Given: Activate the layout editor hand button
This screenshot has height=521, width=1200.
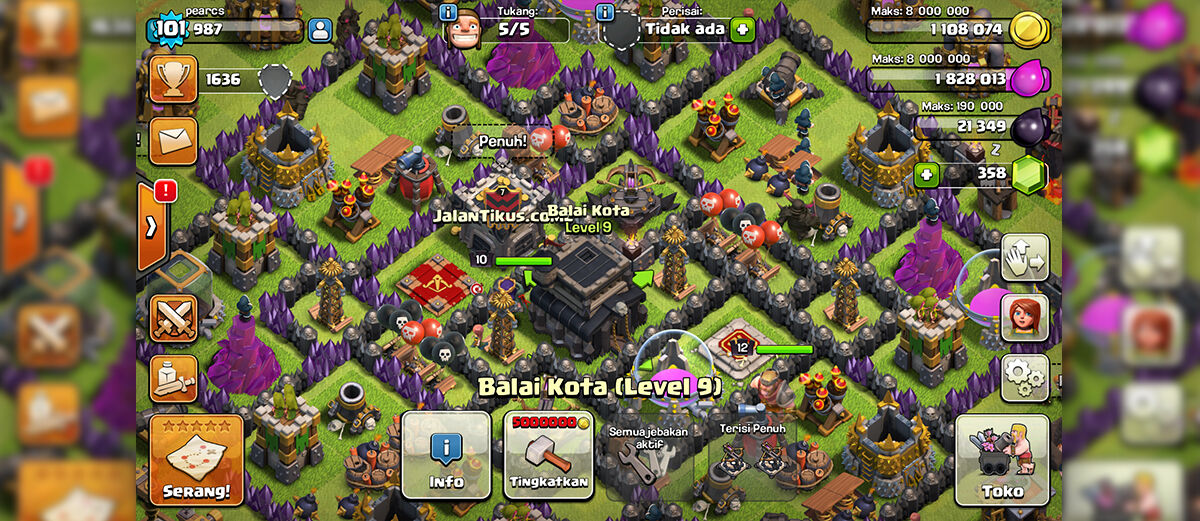Looking at the screenshot, I should pos(1024,257).
